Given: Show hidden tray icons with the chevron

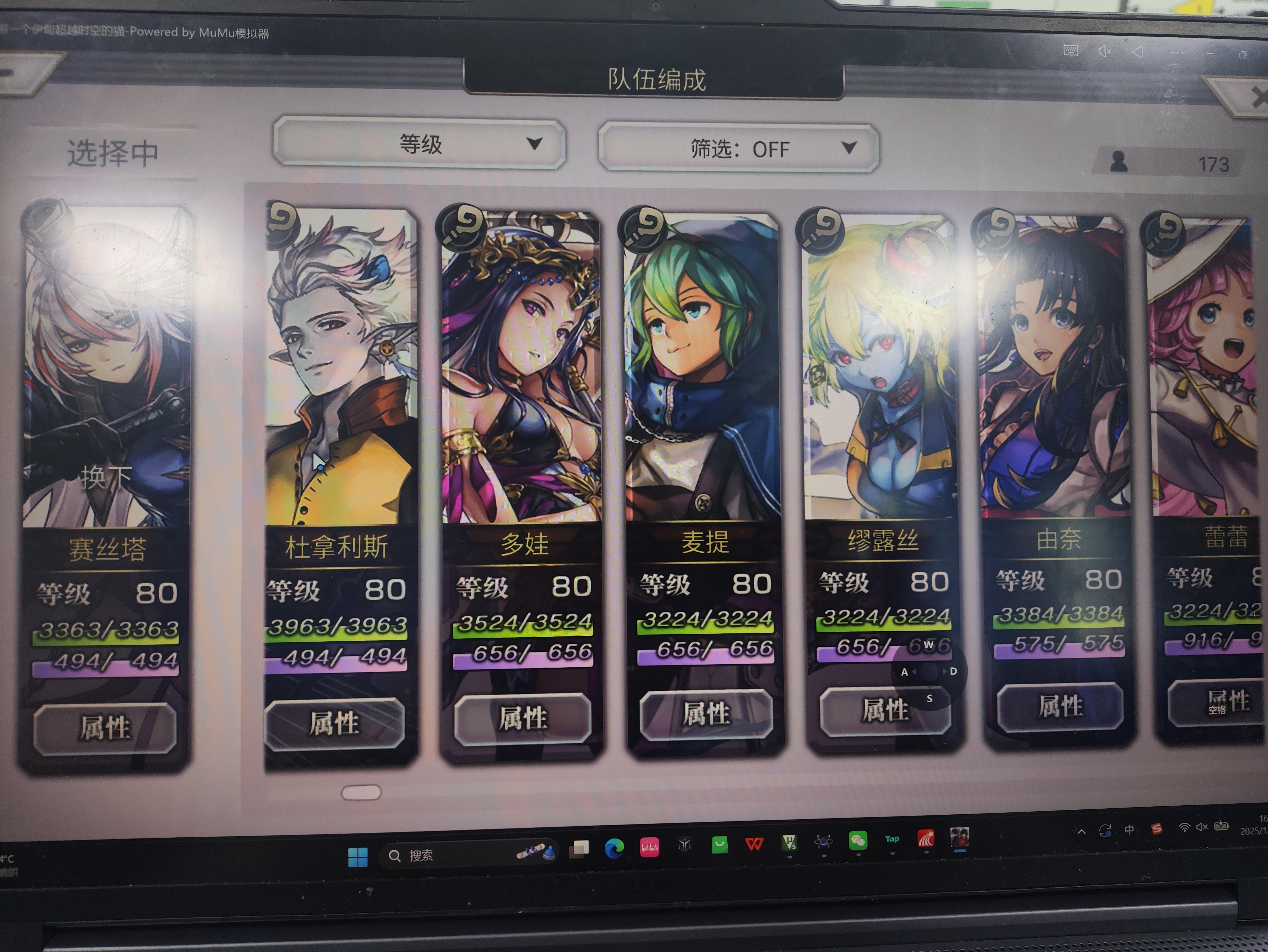Looking at the screenshot, I should (1081, 831).
